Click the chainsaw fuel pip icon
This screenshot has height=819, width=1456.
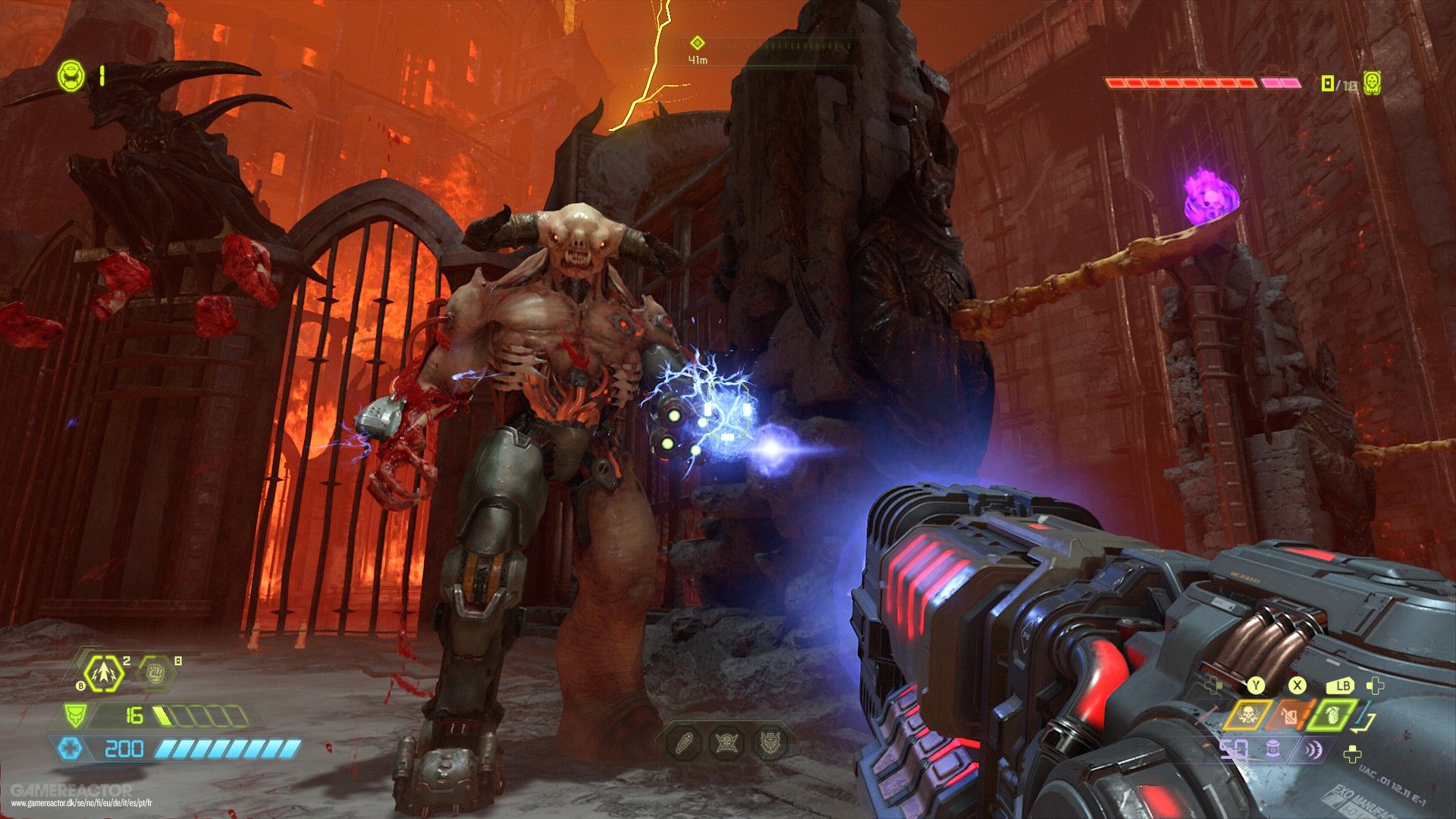point(1273,749)
